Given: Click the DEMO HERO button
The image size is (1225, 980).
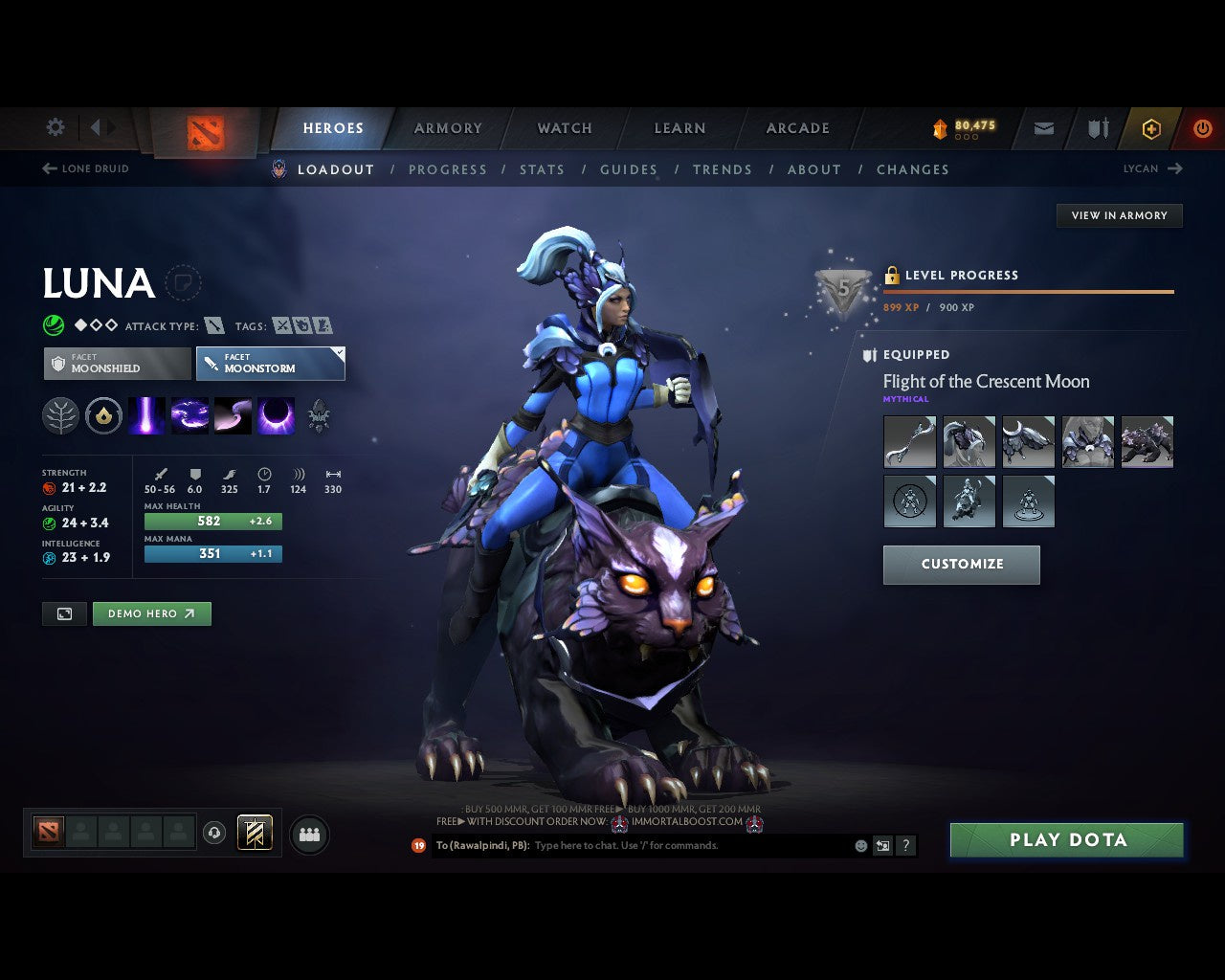Looking at the screenshot, I should pos(151,613).
